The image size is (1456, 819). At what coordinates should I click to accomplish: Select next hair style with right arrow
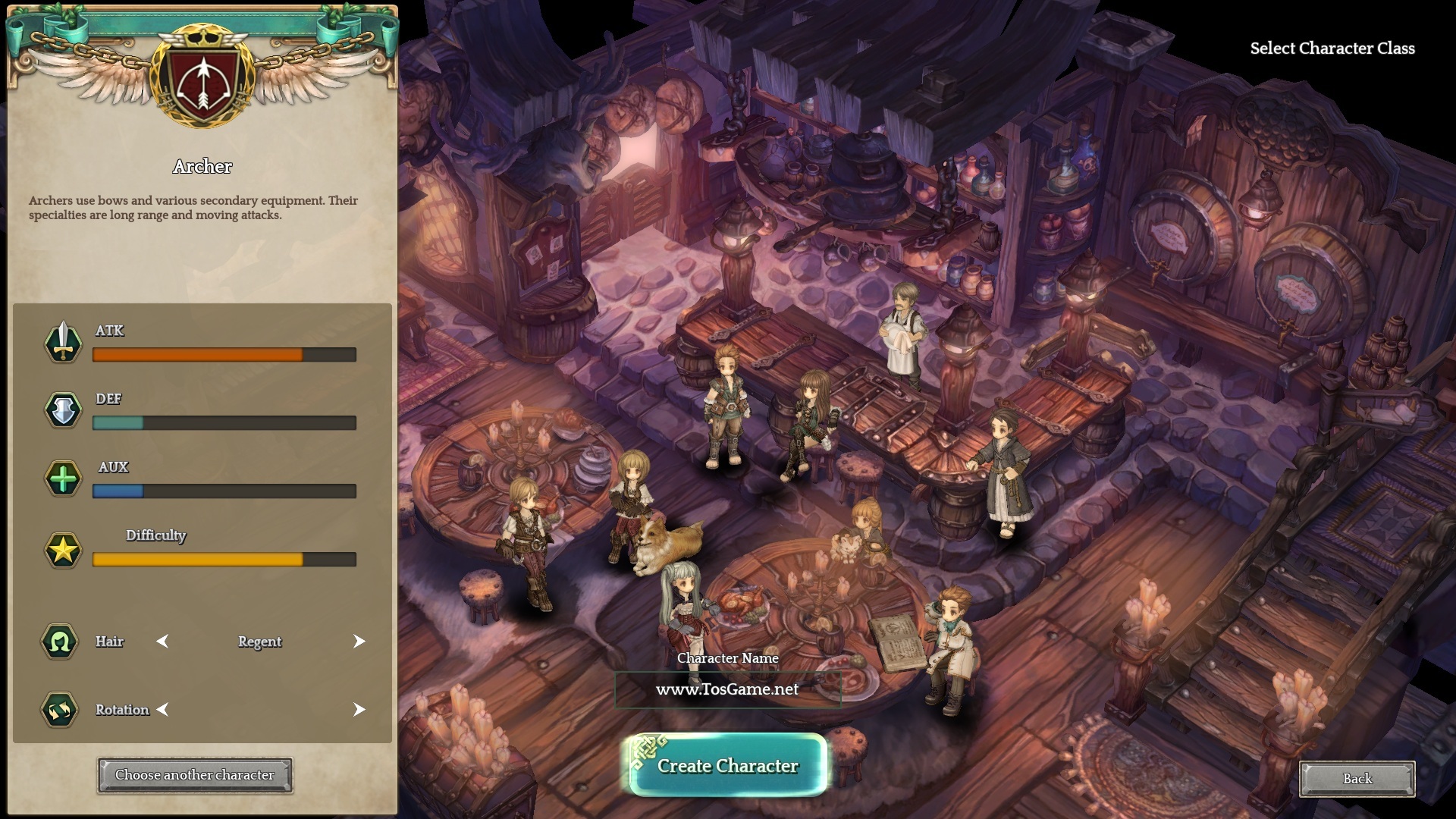(x=359, y=642)
